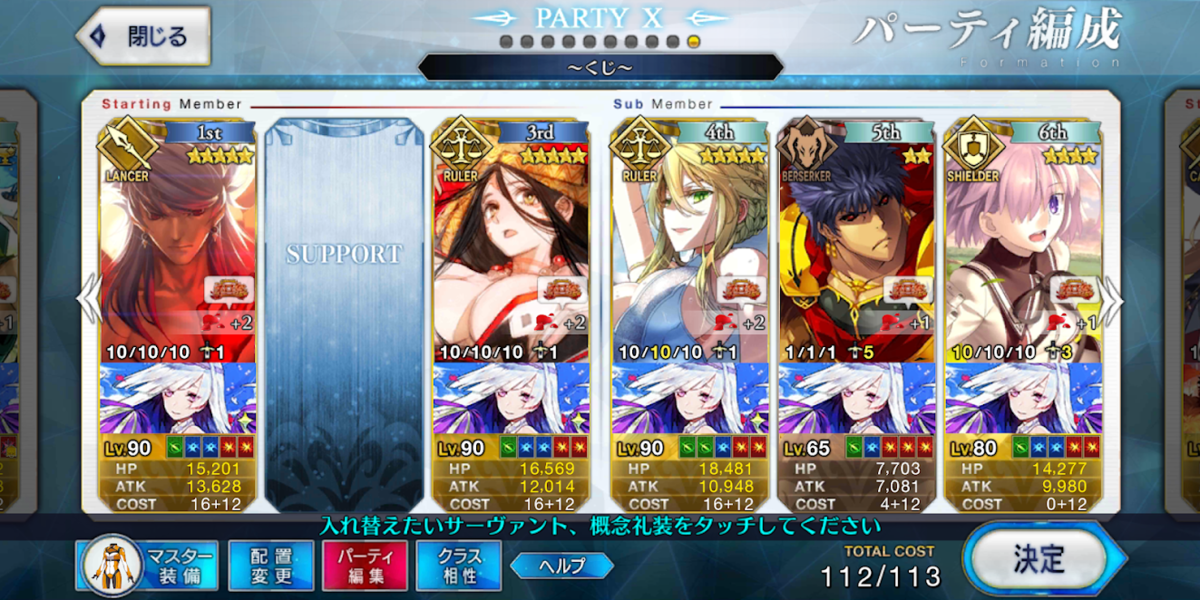Close the party formation screen with 閉じる
1200x600 pixels.
pos(143,37)
